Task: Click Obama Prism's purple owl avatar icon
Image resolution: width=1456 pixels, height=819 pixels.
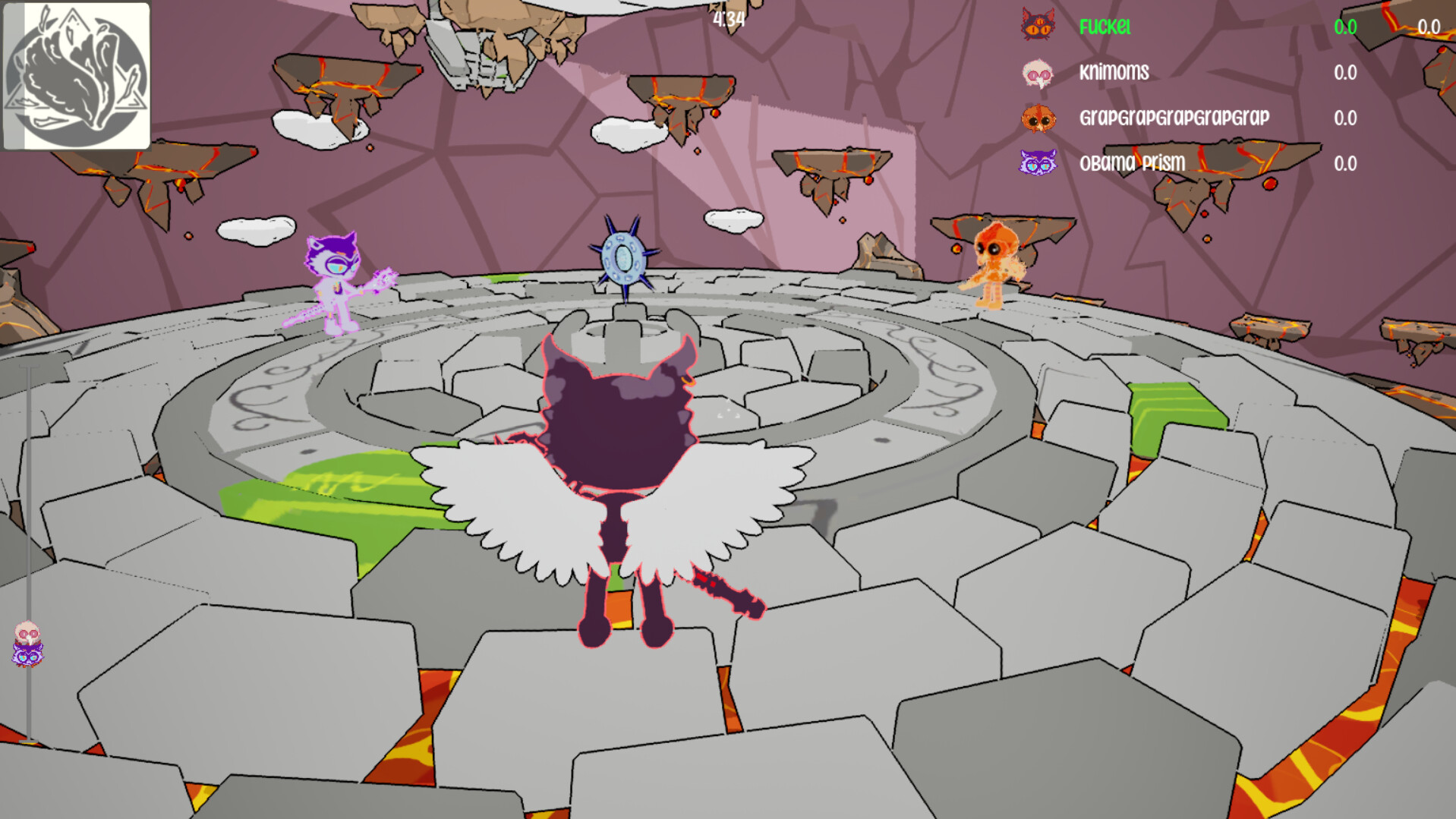Action: click(1038, 163)
